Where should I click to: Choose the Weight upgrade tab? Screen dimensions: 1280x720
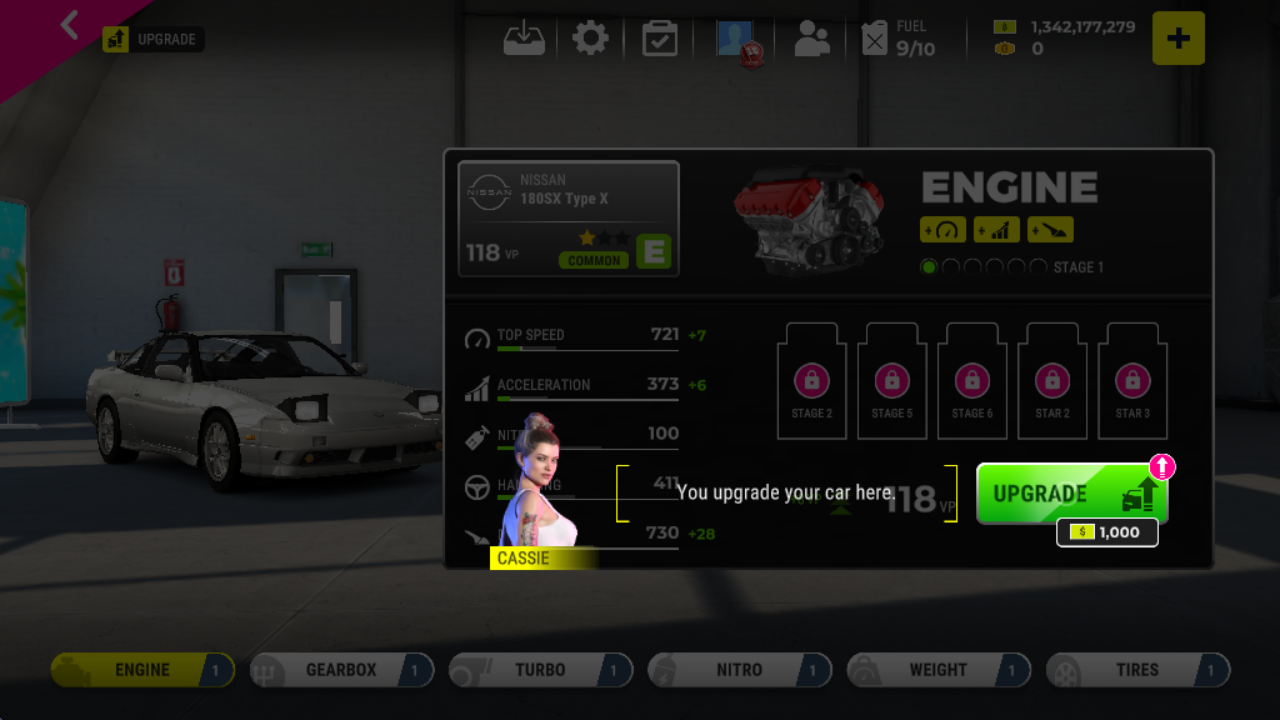point(938,670)
